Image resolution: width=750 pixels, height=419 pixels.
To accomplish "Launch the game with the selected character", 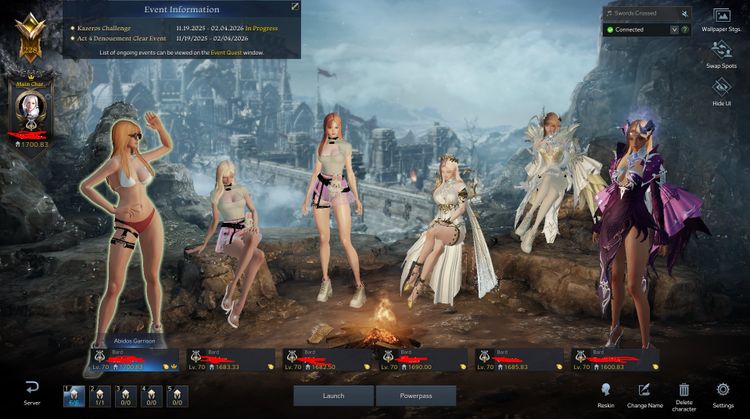I will click(x=333, y=396).
